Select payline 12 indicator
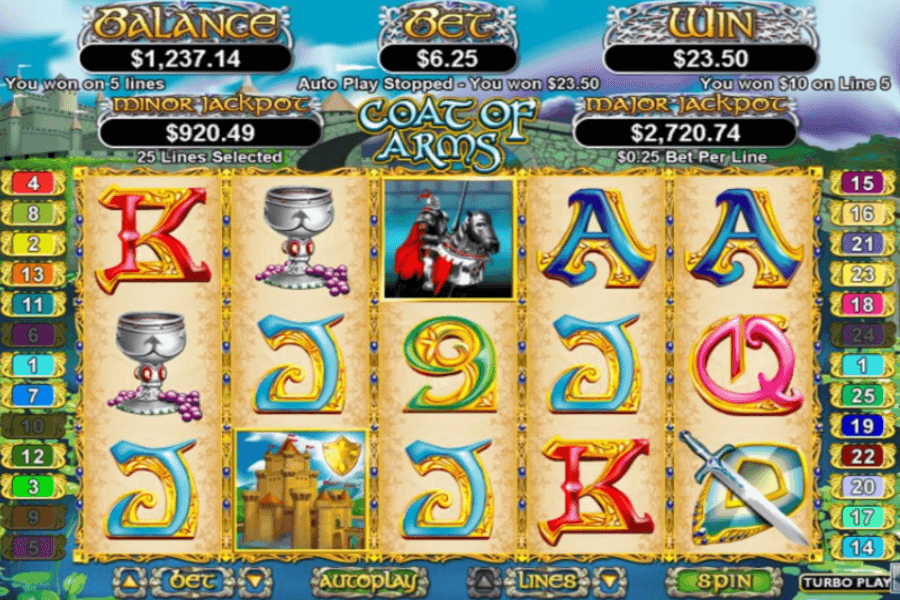Image resolution: width=900 pixels, height=600 pixels. tap(33, 457)
